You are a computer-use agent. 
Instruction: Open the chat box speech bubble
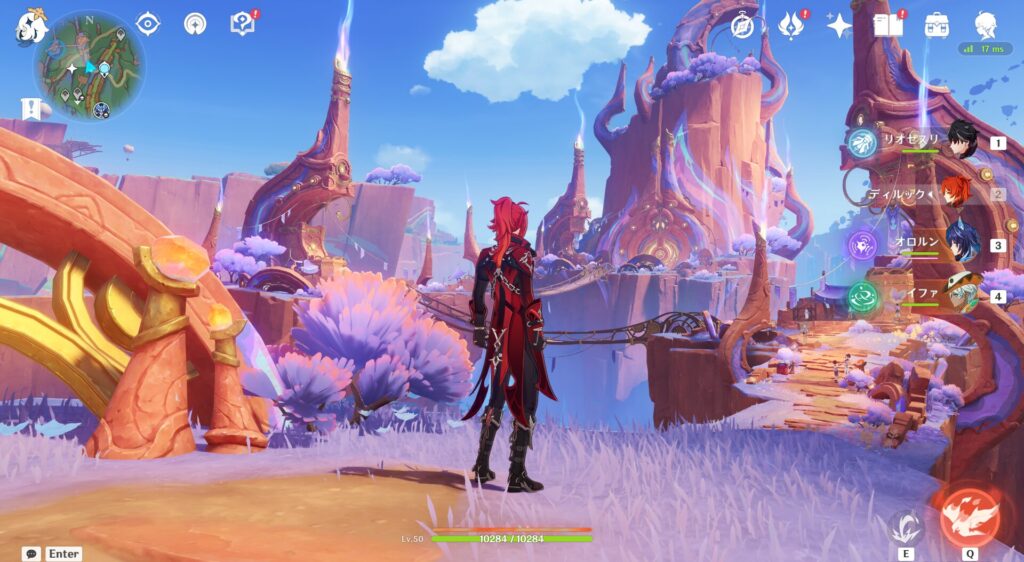(x=32, y=553)
